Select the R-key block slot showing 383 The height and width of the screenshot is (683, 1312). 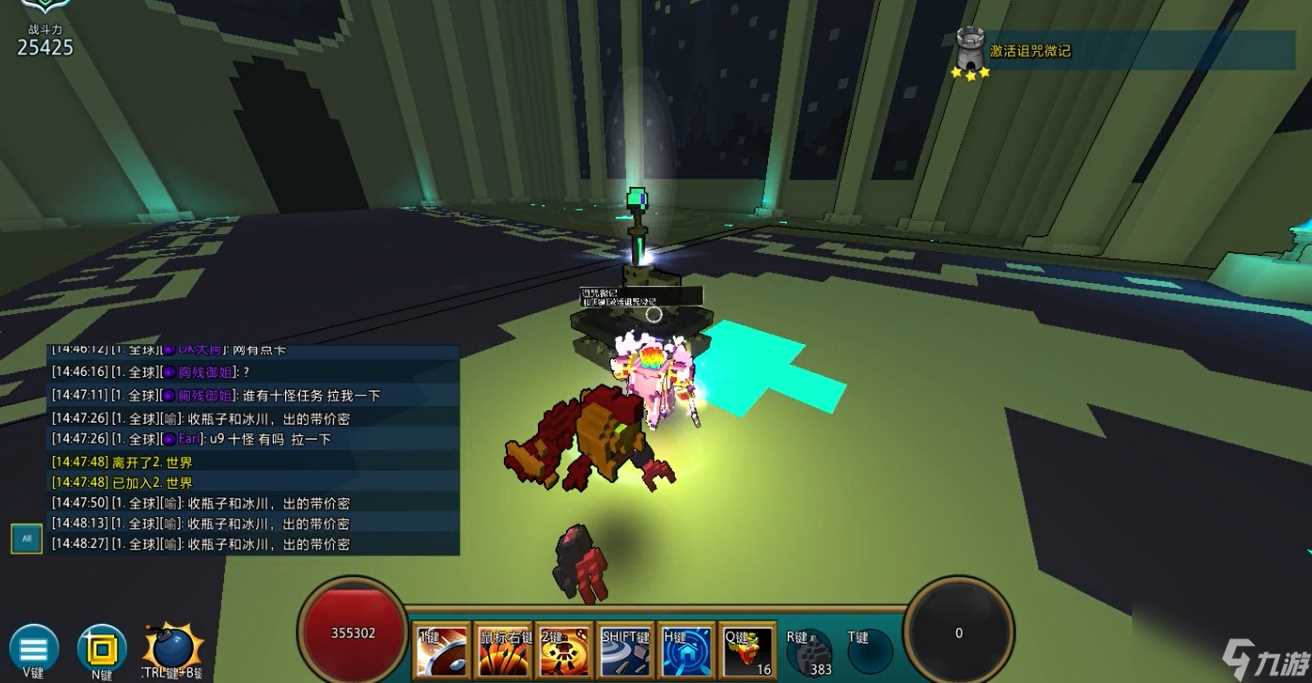click(808, 651)
